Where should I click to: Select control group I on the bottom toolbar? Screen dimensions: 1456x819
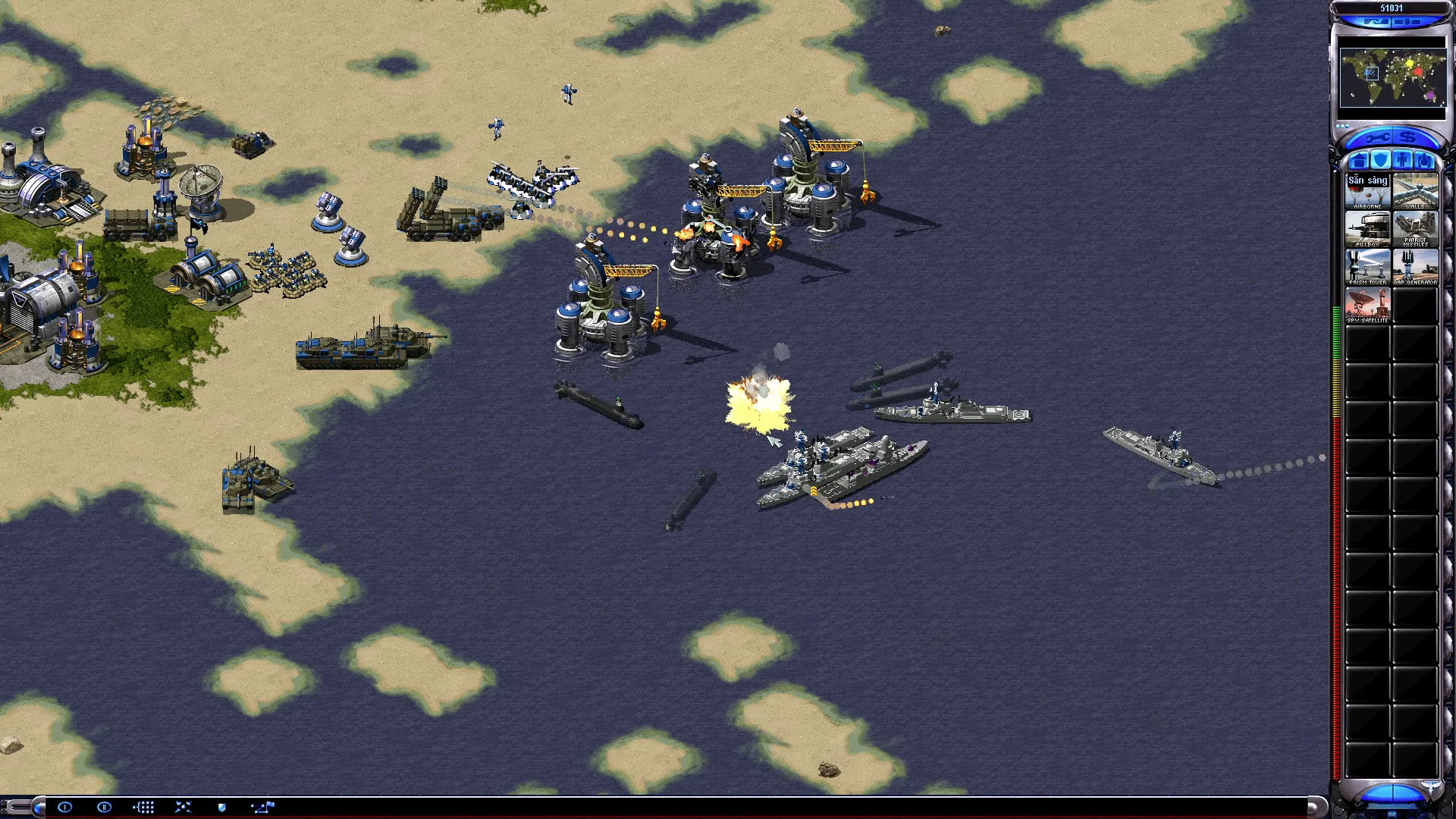point(65,808)
